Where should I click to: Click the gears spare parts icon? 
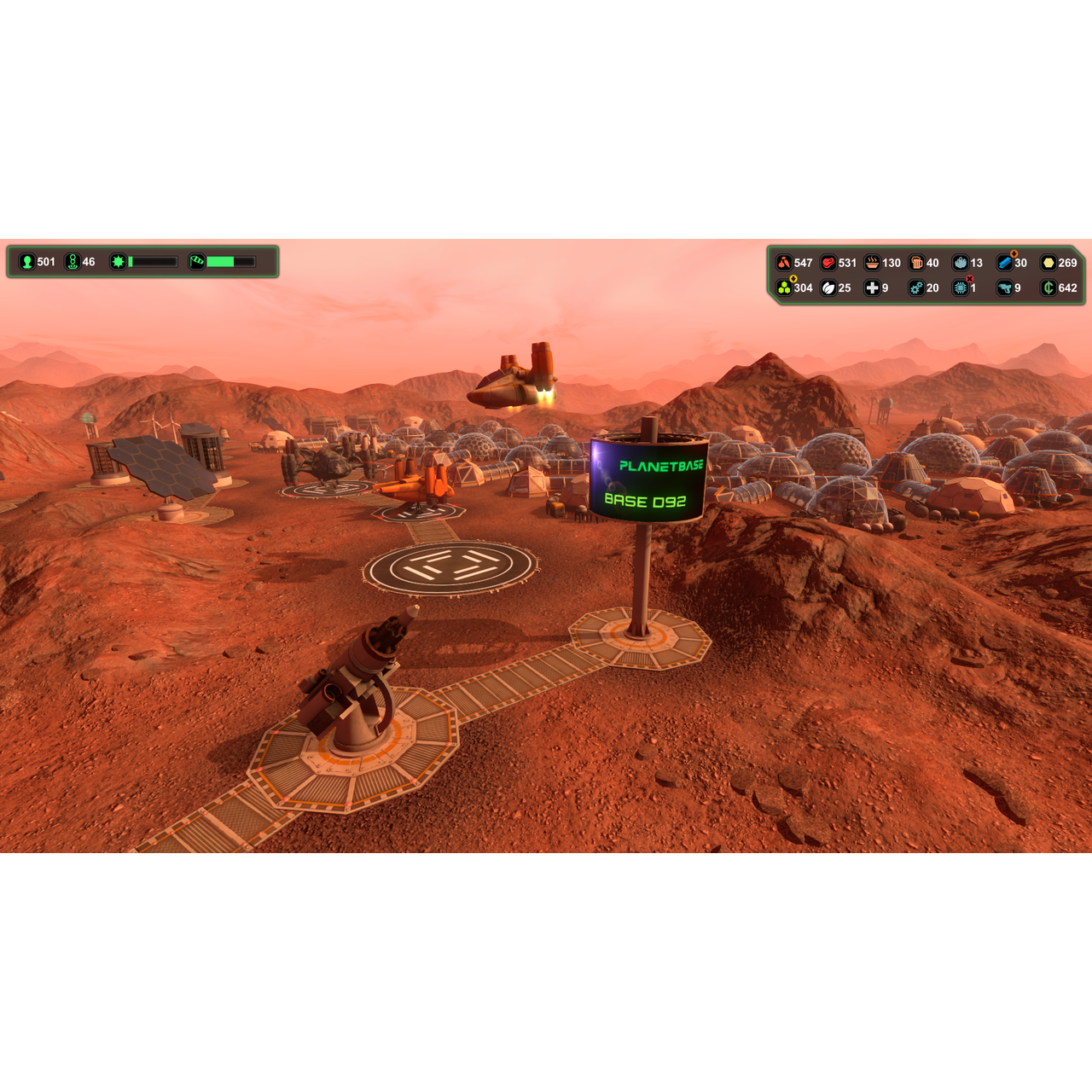916,288
